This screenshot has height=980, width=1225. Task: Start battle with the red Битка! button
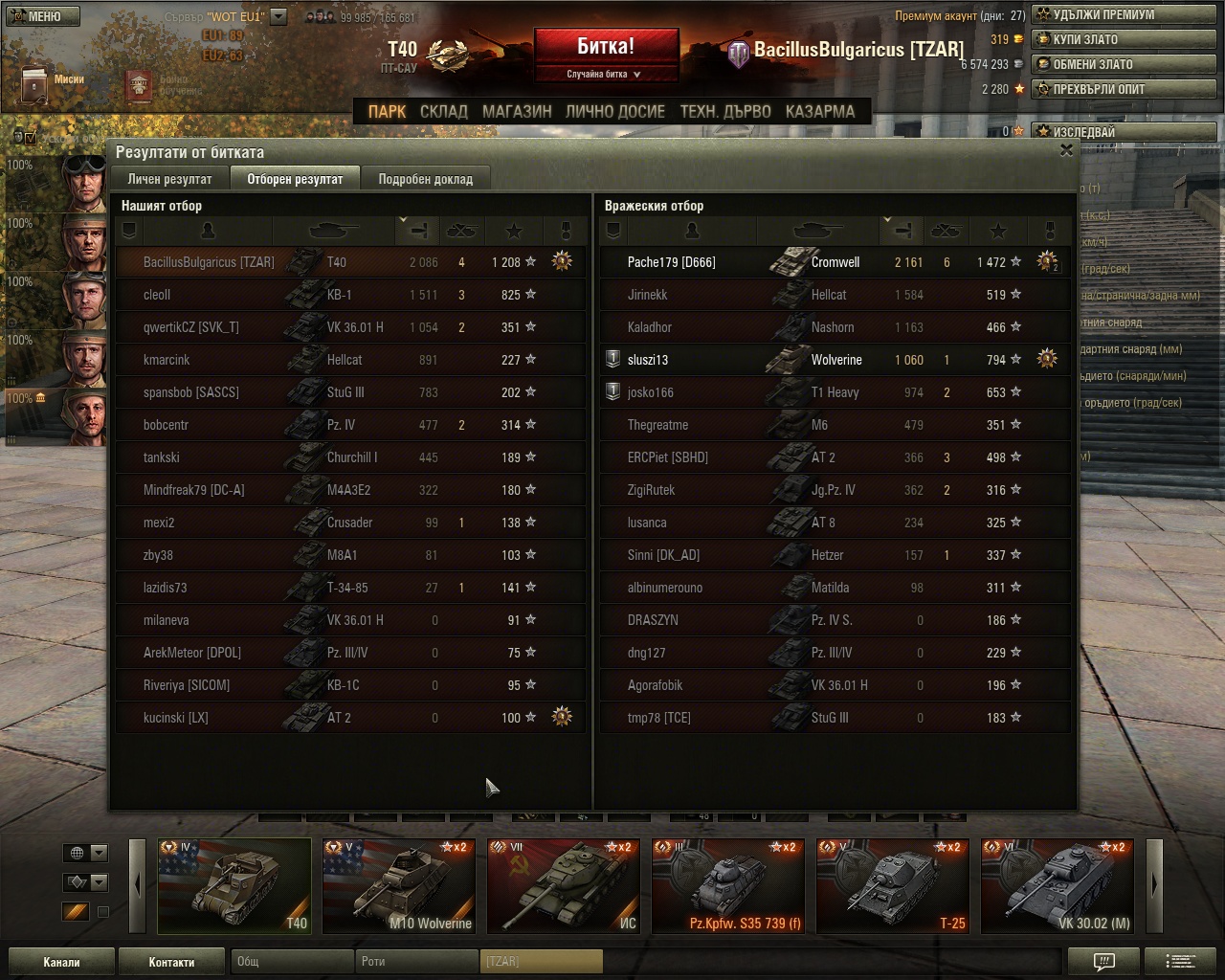[606, 47]
